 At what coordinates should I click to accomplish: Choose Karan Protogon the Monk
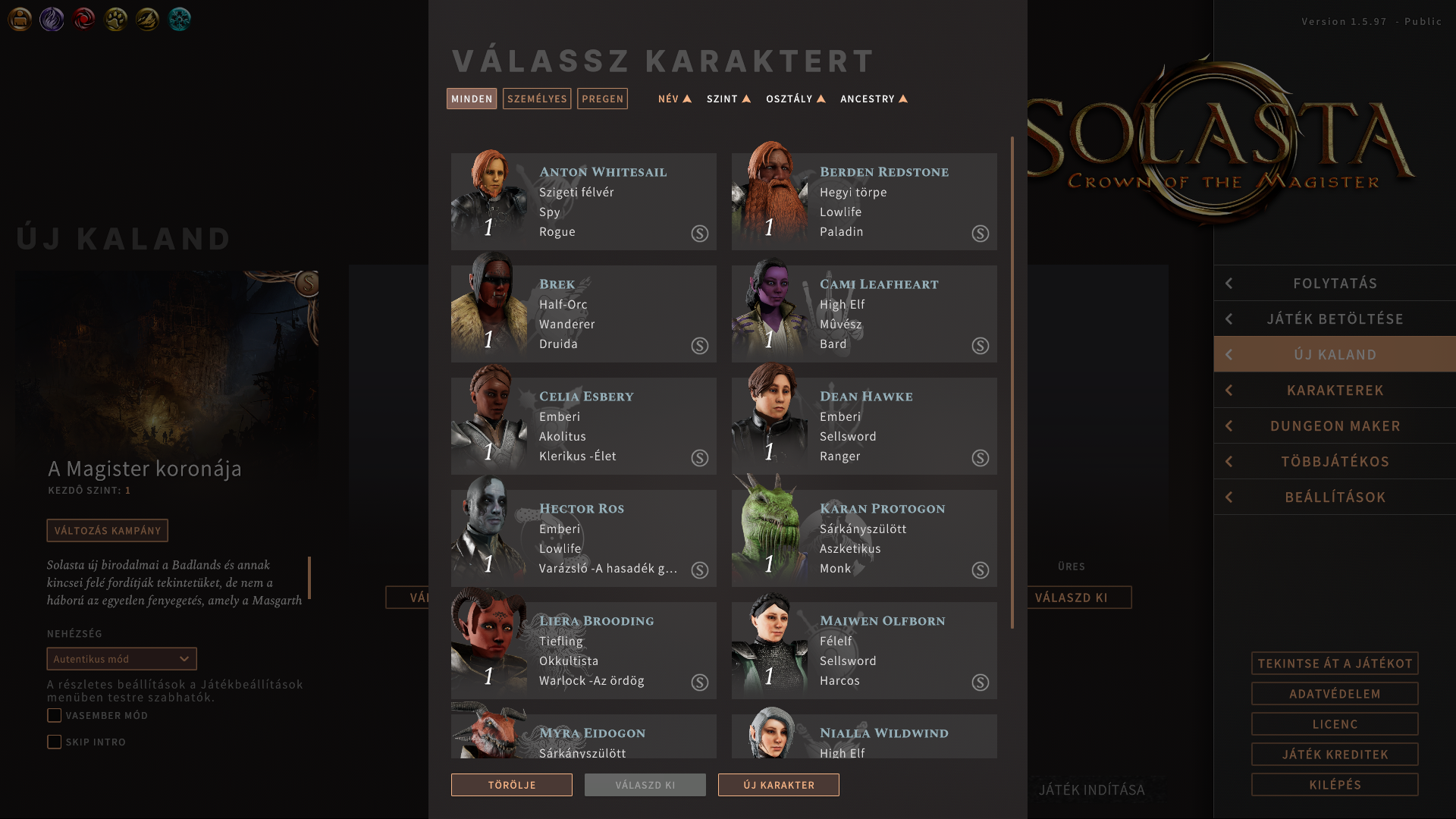click(x=864, y=538)
